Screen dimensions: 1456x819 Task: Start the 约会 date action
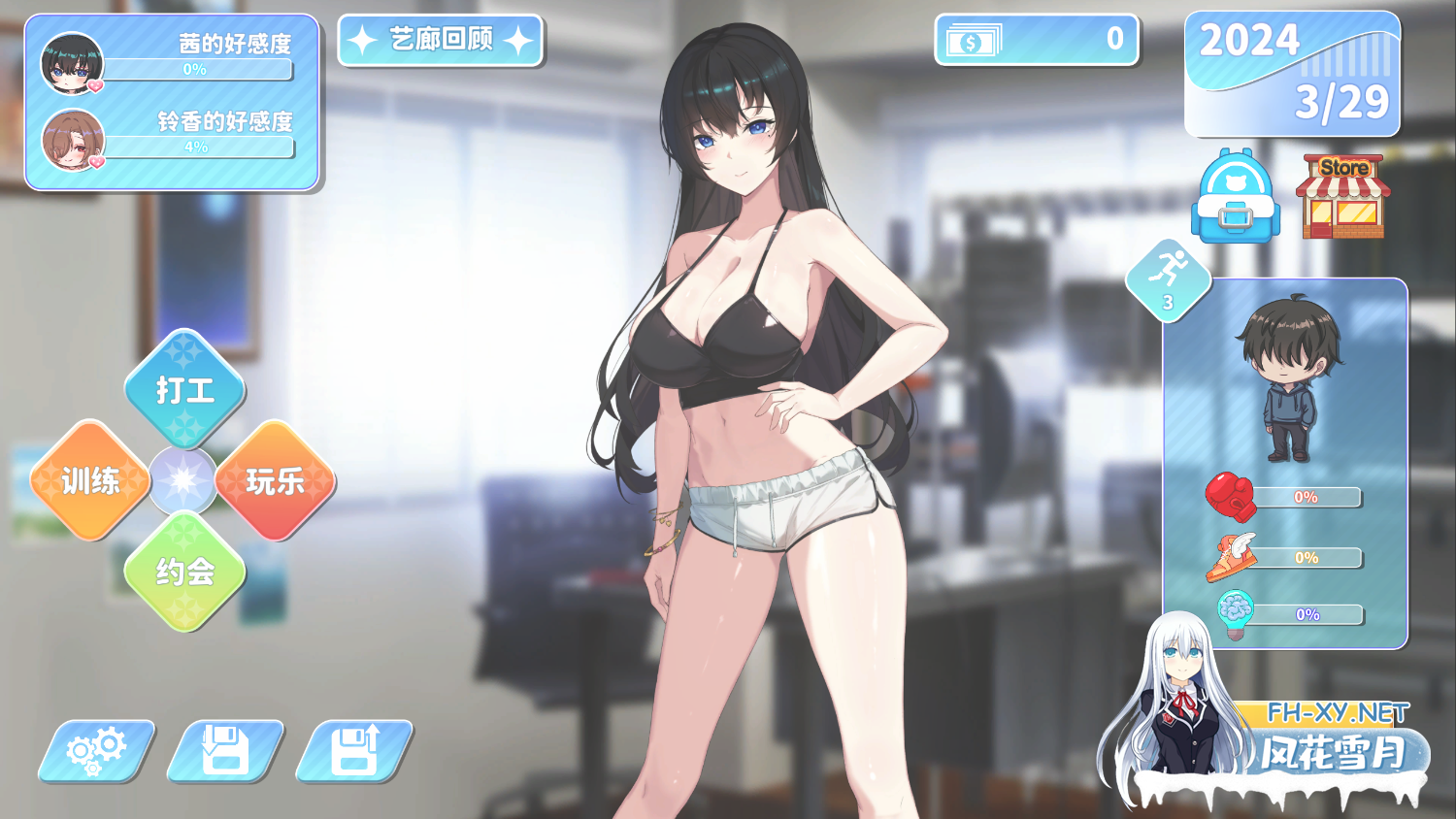tap(184, 572)
